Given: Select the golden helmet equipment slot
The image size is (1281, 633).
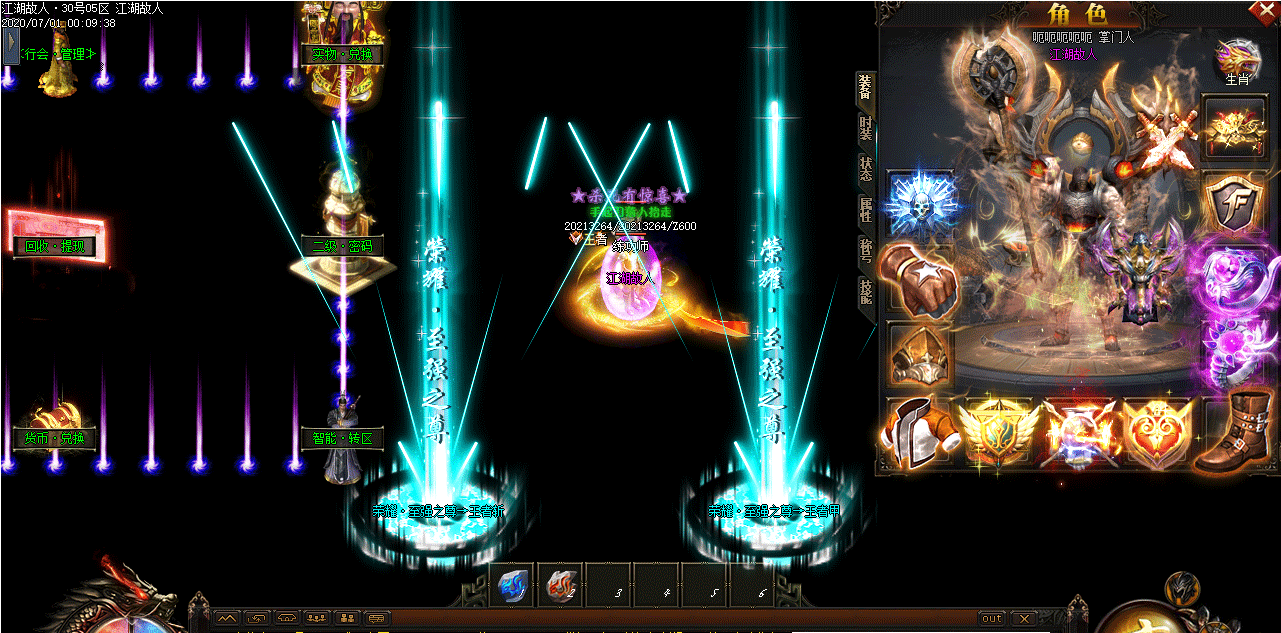Looking at the screenshot, I should coord(918,354).
